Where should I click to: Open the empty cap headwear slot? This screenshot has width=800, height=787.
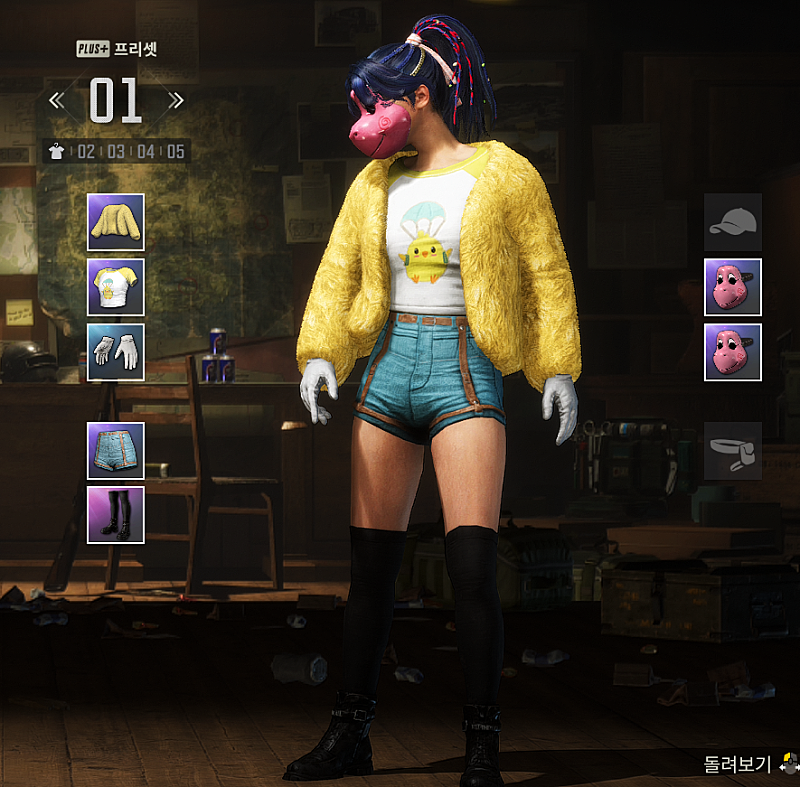pos(733,222)
